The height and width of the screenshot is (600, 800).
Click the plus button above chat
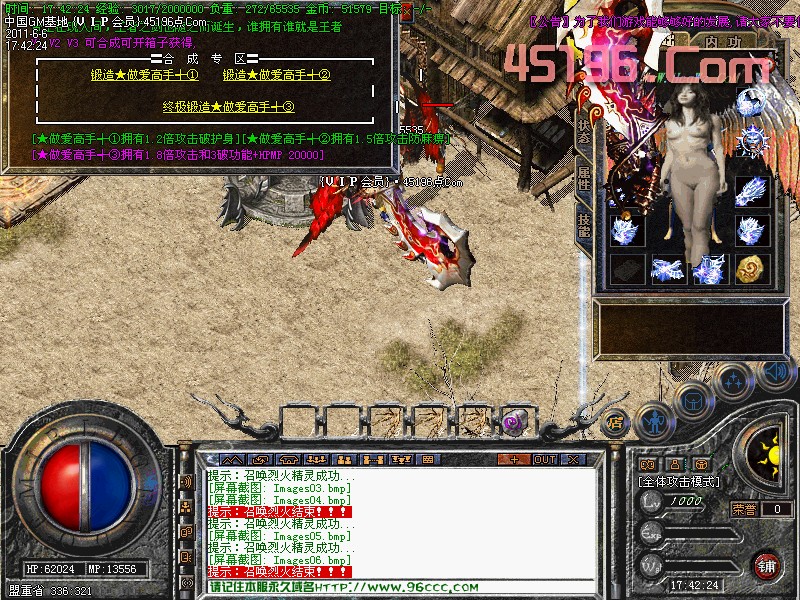514,459
